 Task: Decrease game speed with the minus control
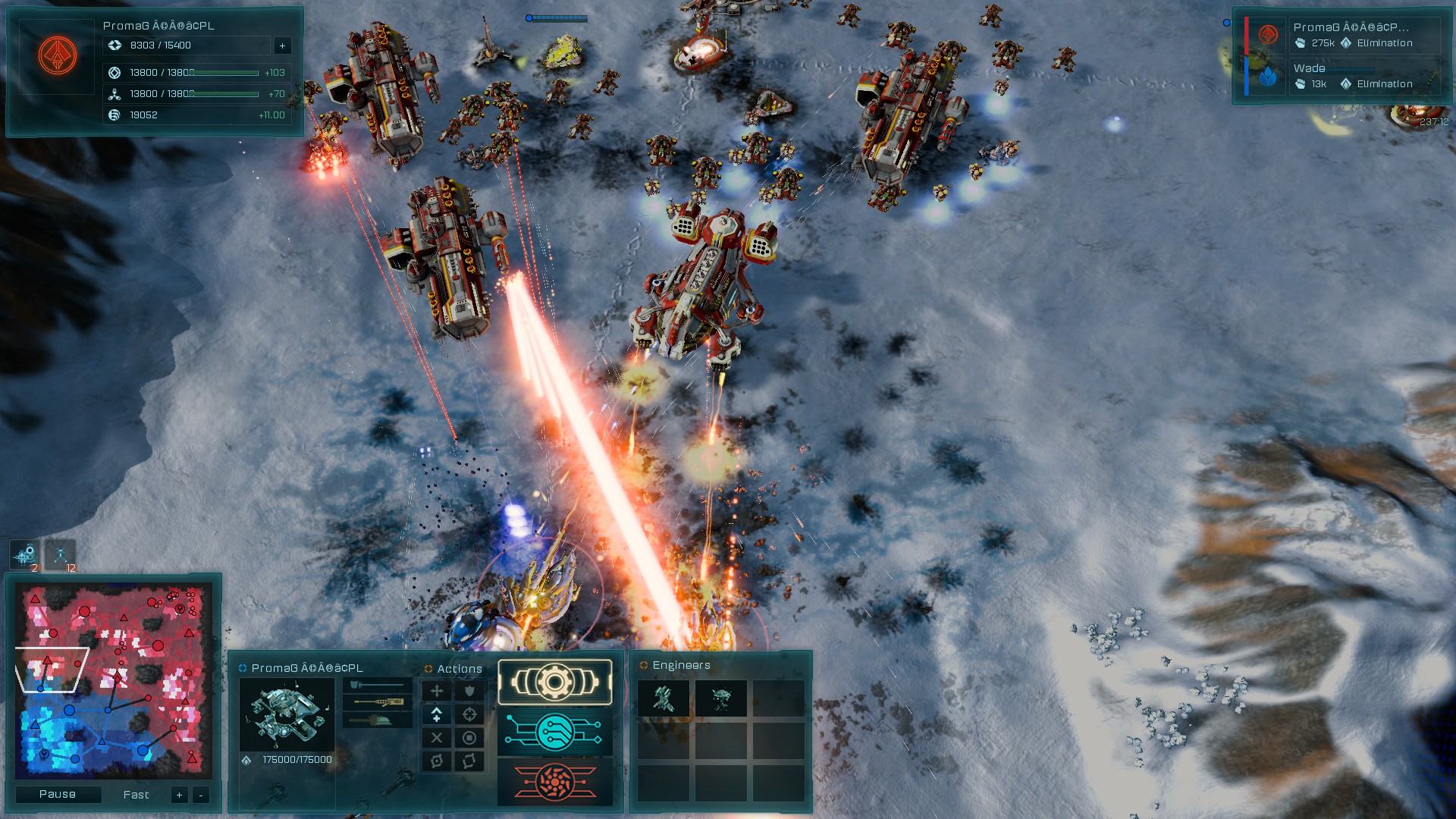point(200,795)
